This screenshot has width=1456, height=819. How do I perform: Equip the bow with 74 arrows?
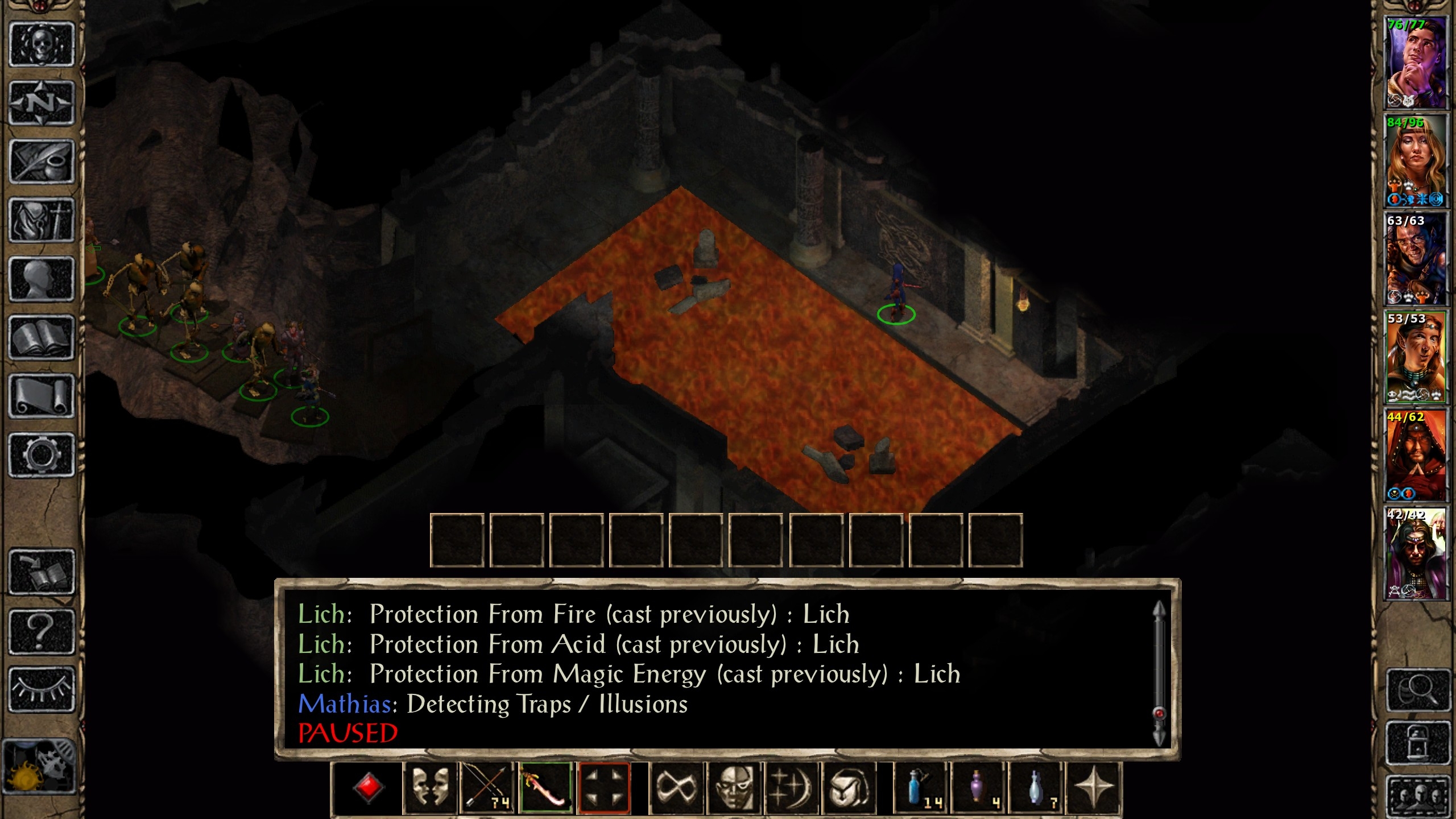coord(487,788)
